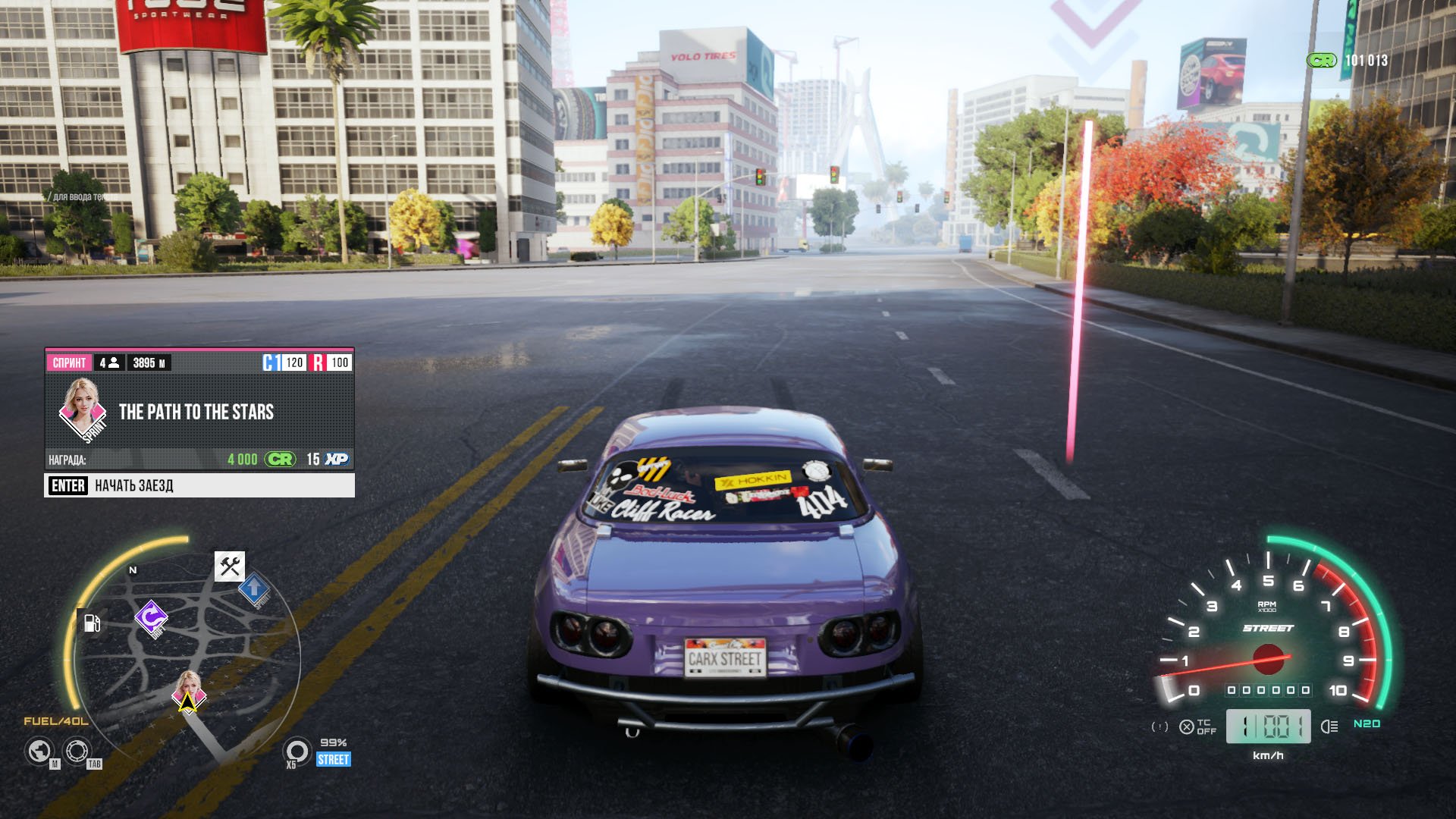Click the credits balance CR icon

pyautogui.click(x=1322, y=61)
